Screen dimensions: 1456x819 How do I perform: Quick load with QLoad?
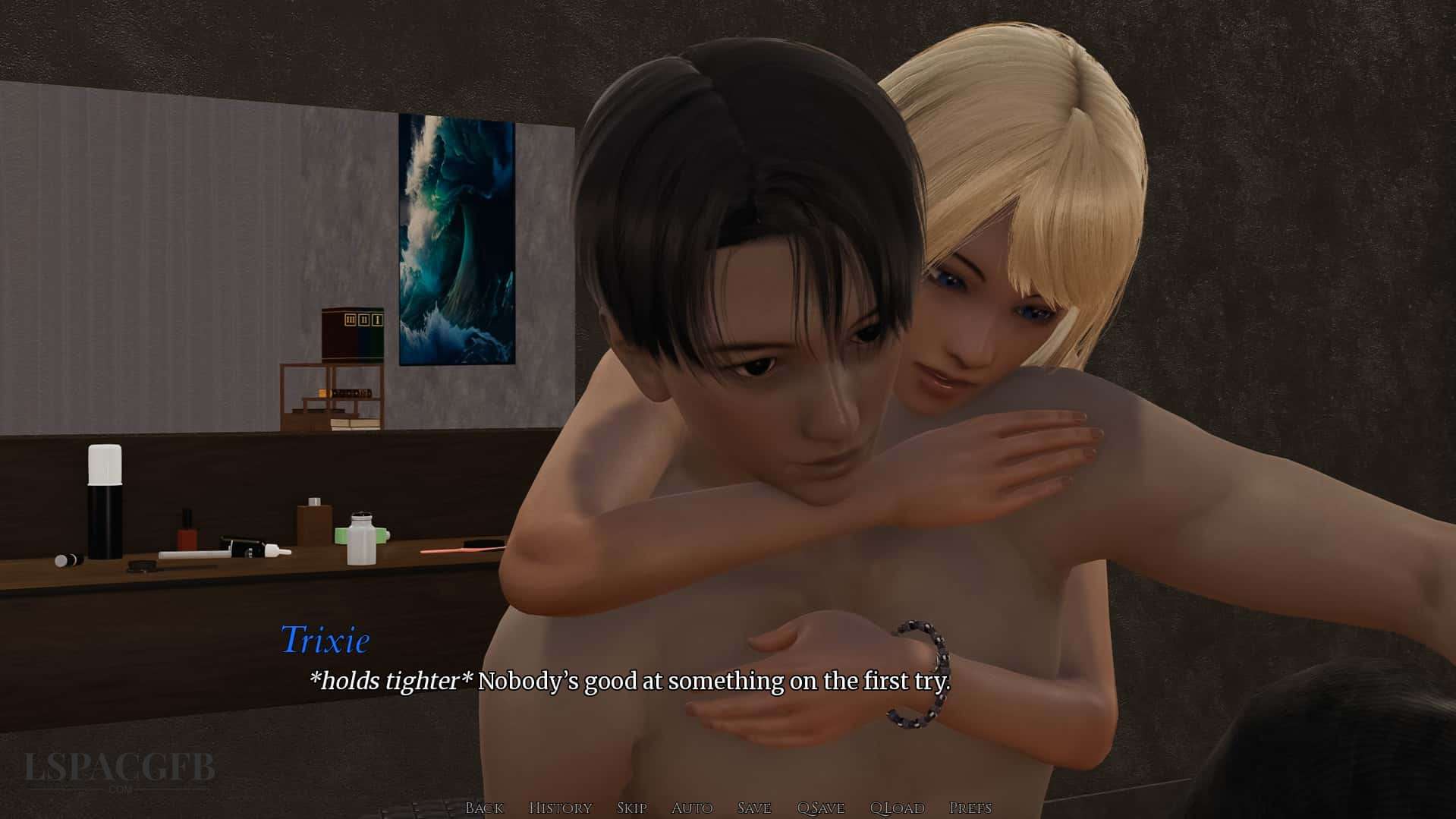(x=897, y=808)
